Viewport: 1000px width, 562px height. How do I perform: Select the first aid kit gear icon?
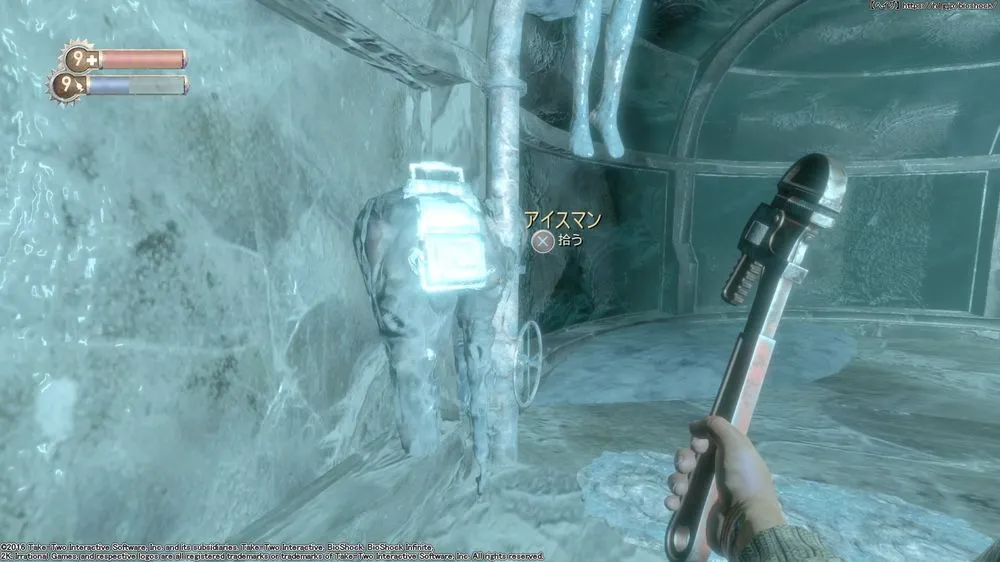(79, 59)
